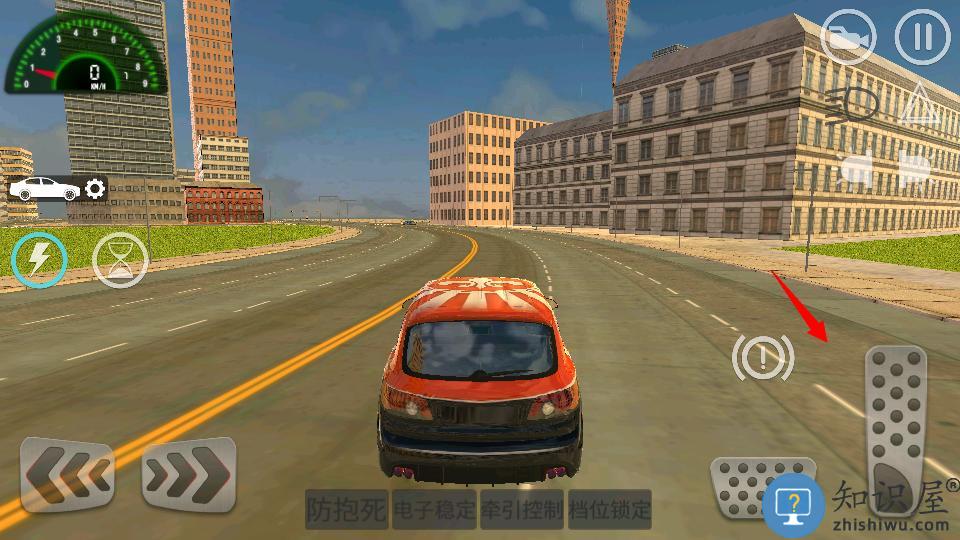Toggle the 防抱死 (ABS) button
The image size is (960, 540).
[x=346, y=510]
